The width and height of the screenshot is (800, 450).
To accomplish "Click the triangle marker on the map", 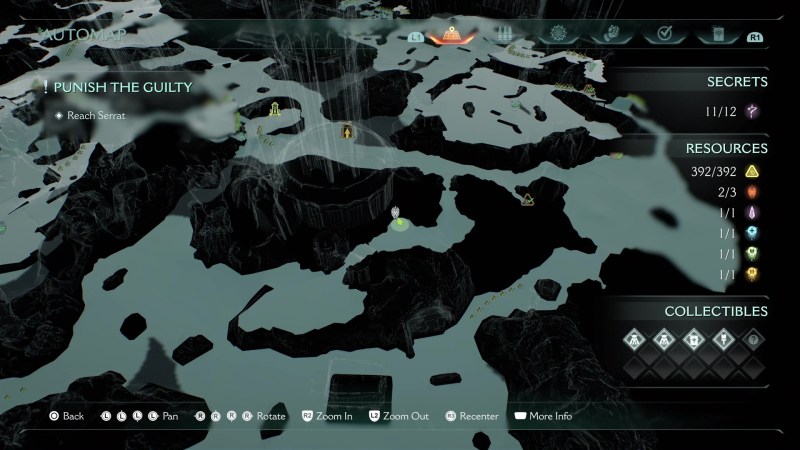I will tap(527, 200).
